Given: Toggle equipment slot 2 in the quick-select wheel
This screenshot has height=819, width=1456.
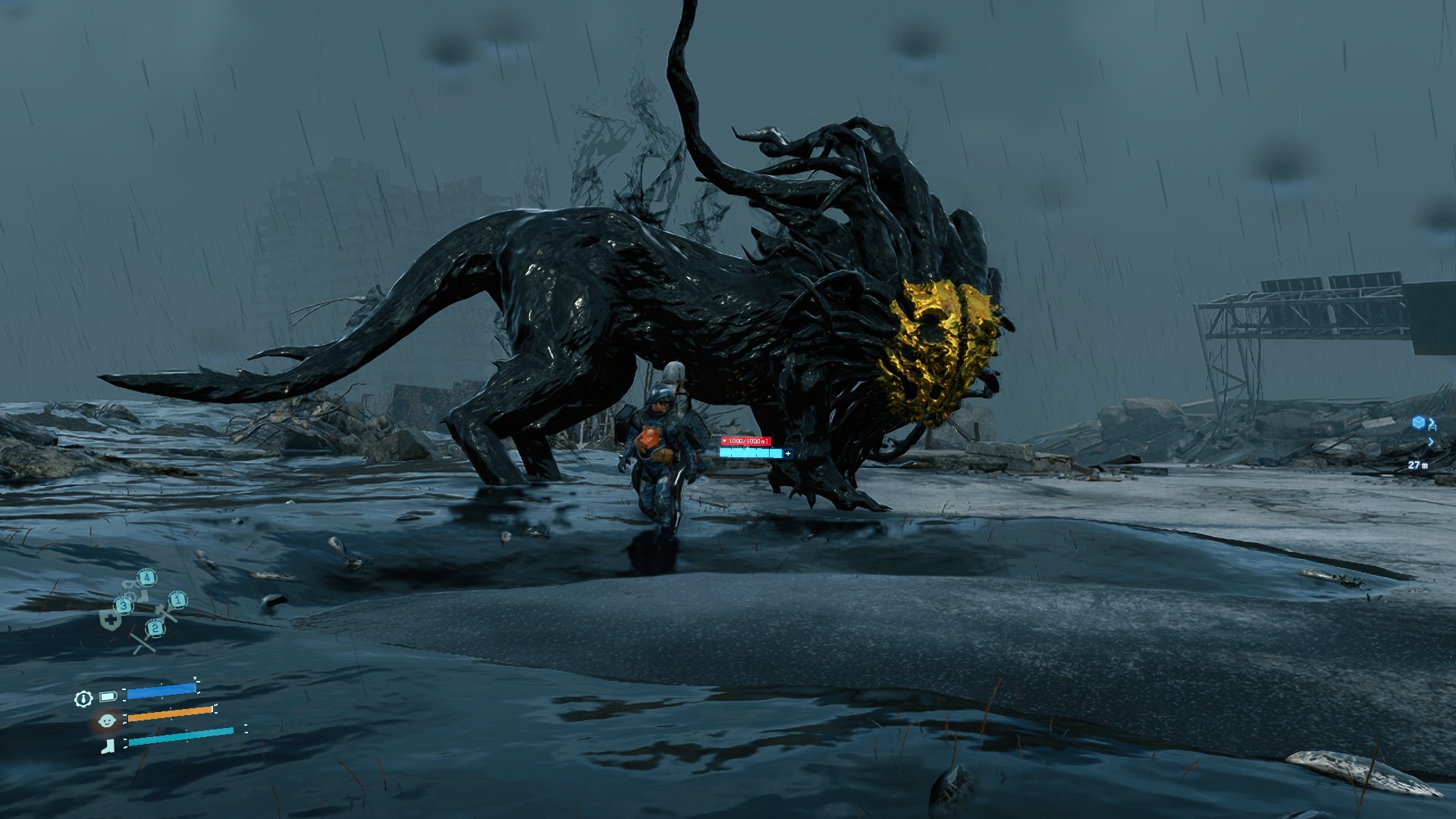Looking at the screenshot, I should coord(155,628).
